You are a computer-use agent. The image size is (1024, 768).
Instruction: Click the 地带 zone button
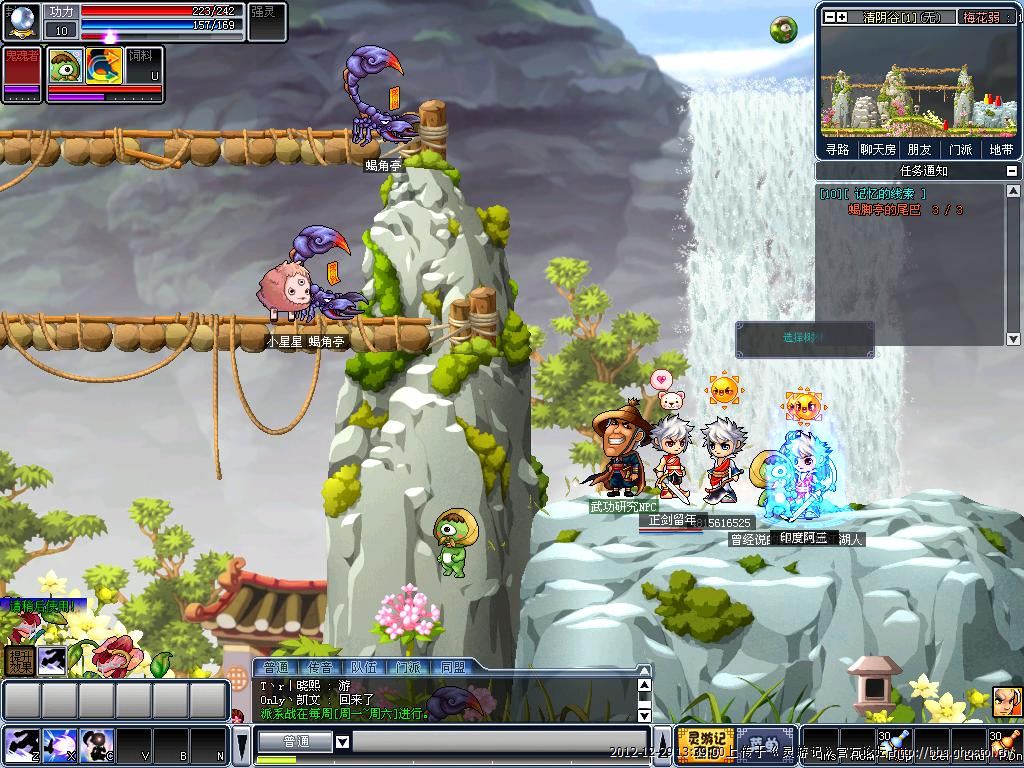pos(1001,149)
